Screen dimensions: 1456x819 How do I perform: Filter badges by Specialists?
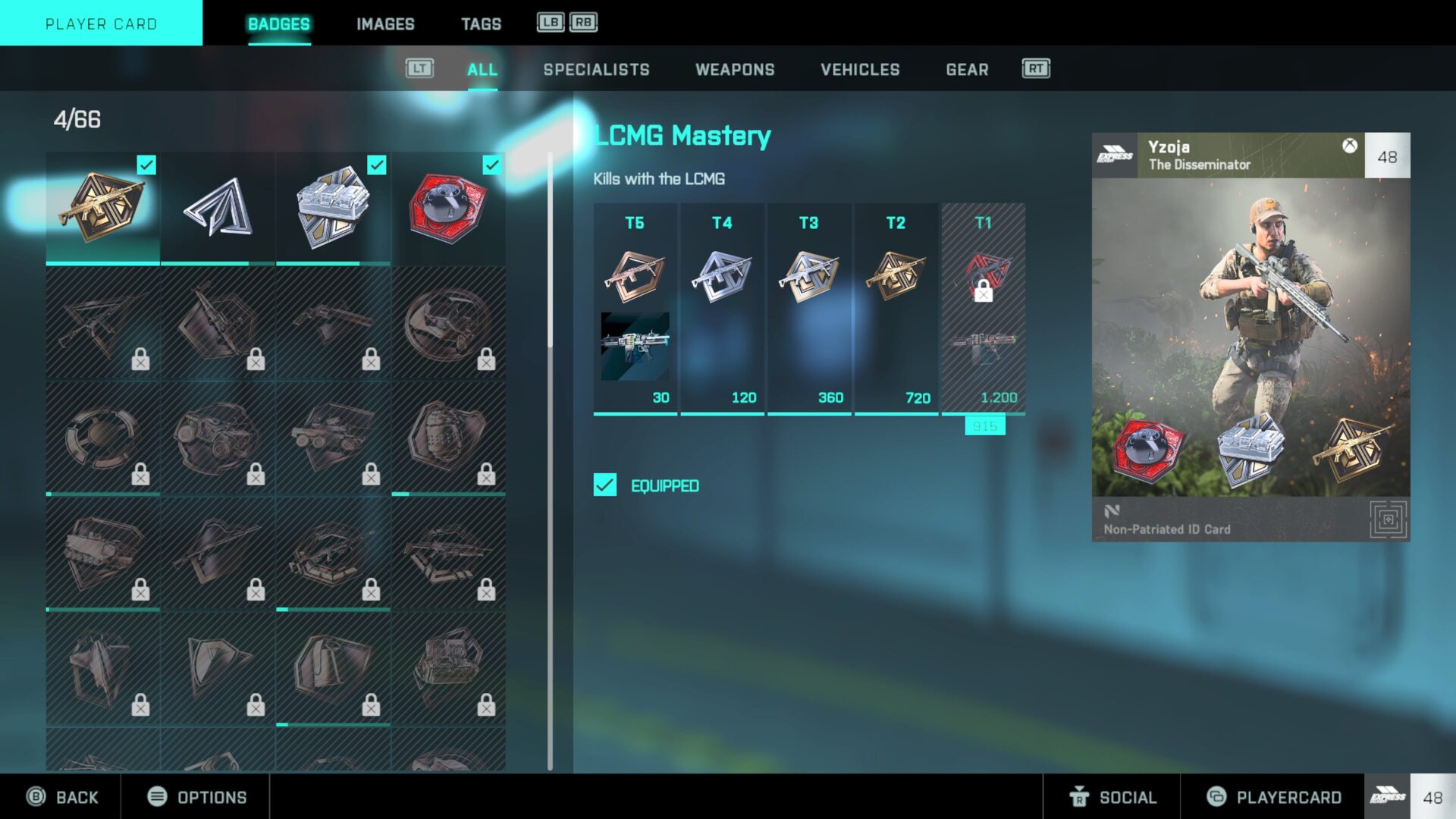coord(596,70)
